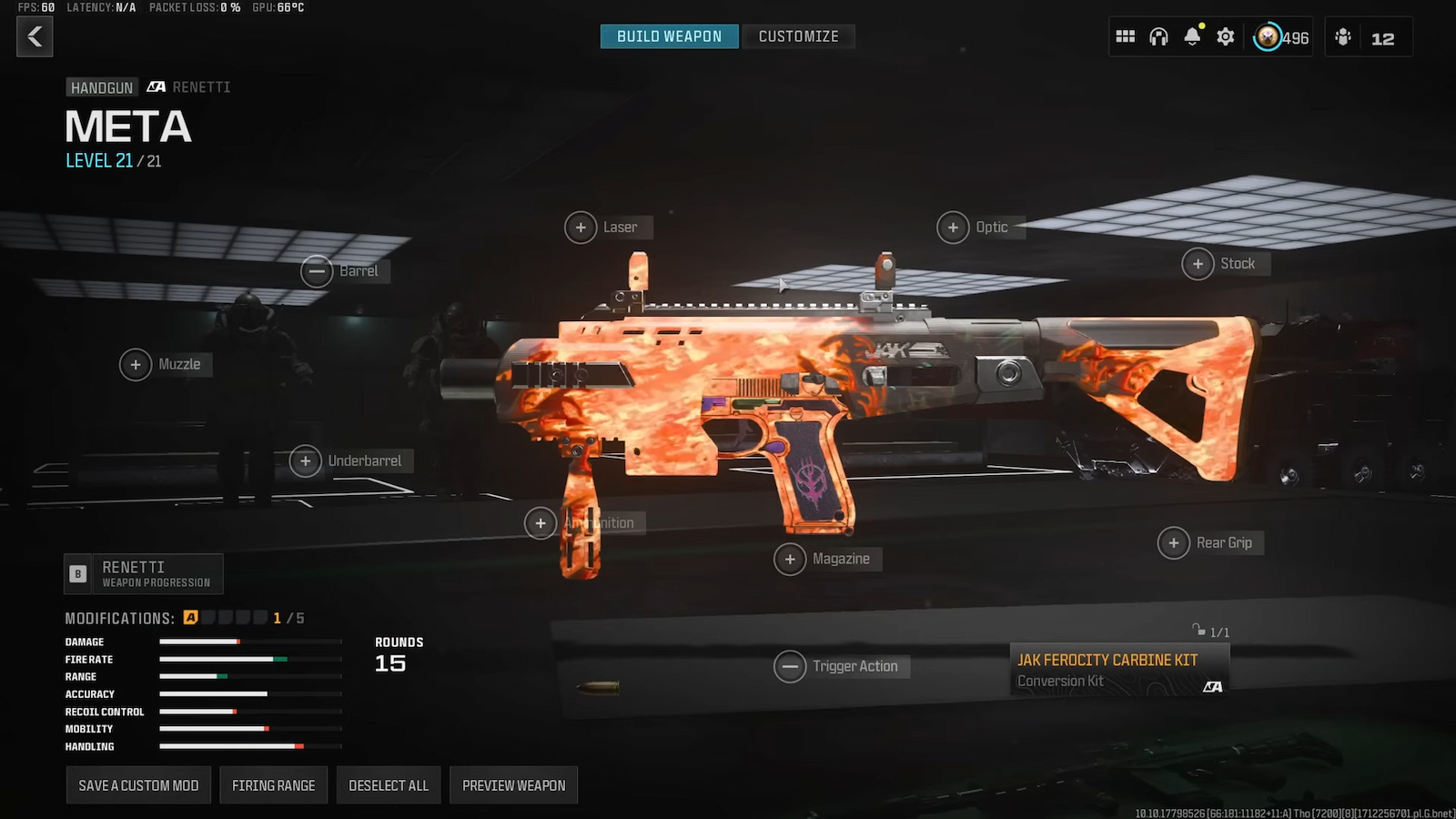Open the Muzzle attachment slot
Screen dimensions: 1456x819
(136, 364)
